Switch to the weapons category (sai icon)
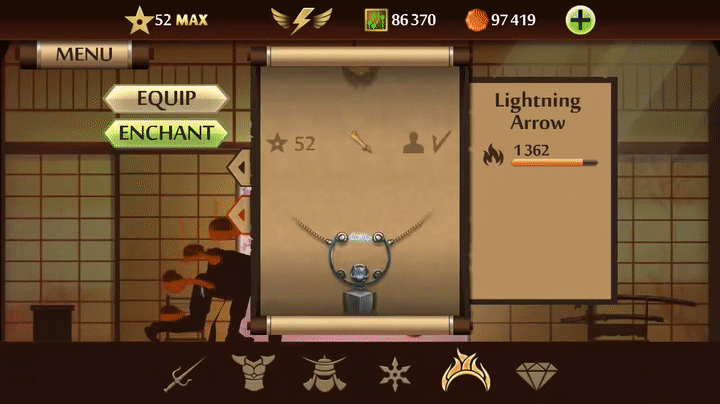The width and height of the screenshot is (720, 404). pos(184,374)
